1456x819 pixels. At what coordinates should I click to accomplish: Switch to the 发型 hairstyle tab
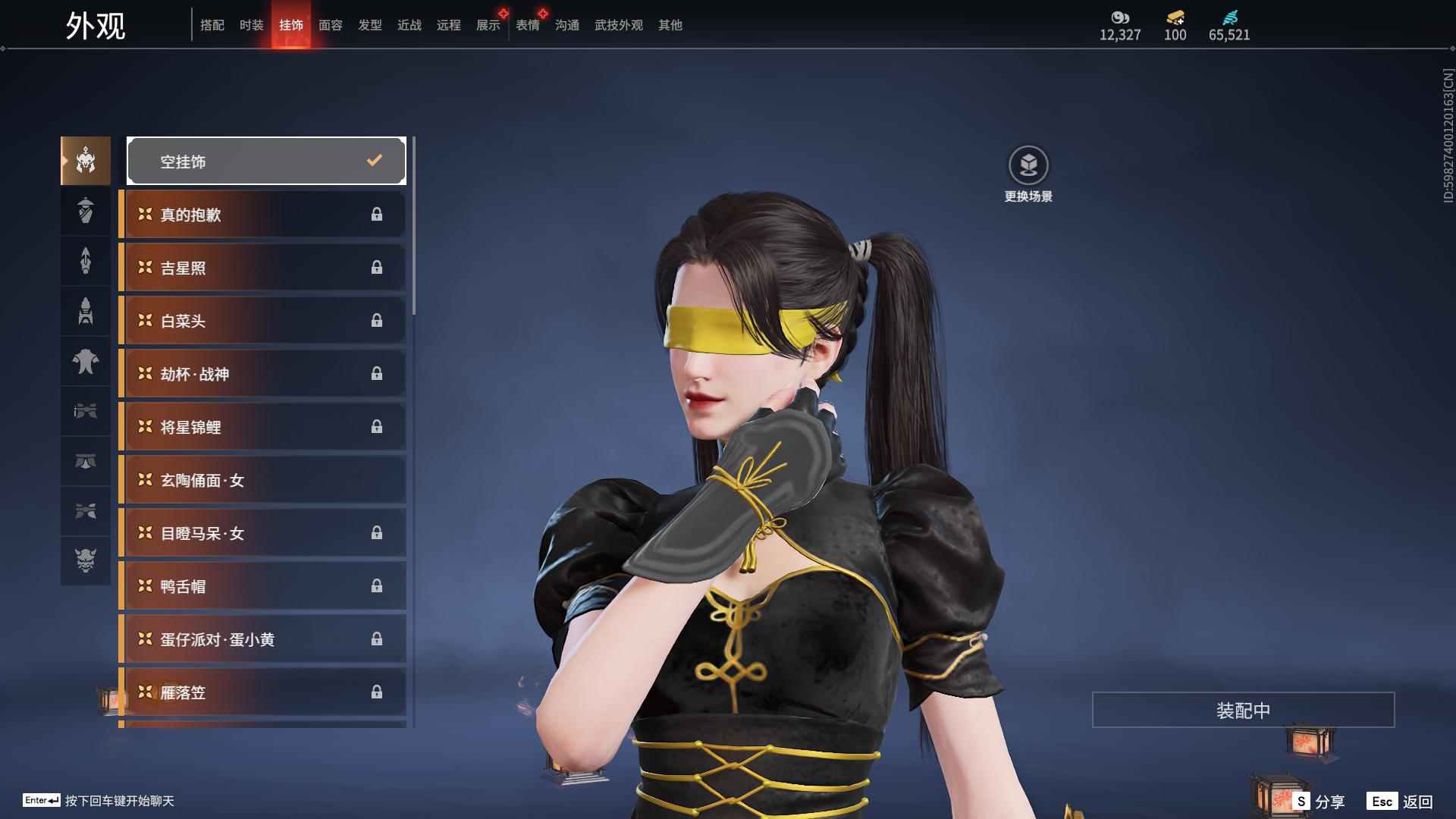click(370, 25)
